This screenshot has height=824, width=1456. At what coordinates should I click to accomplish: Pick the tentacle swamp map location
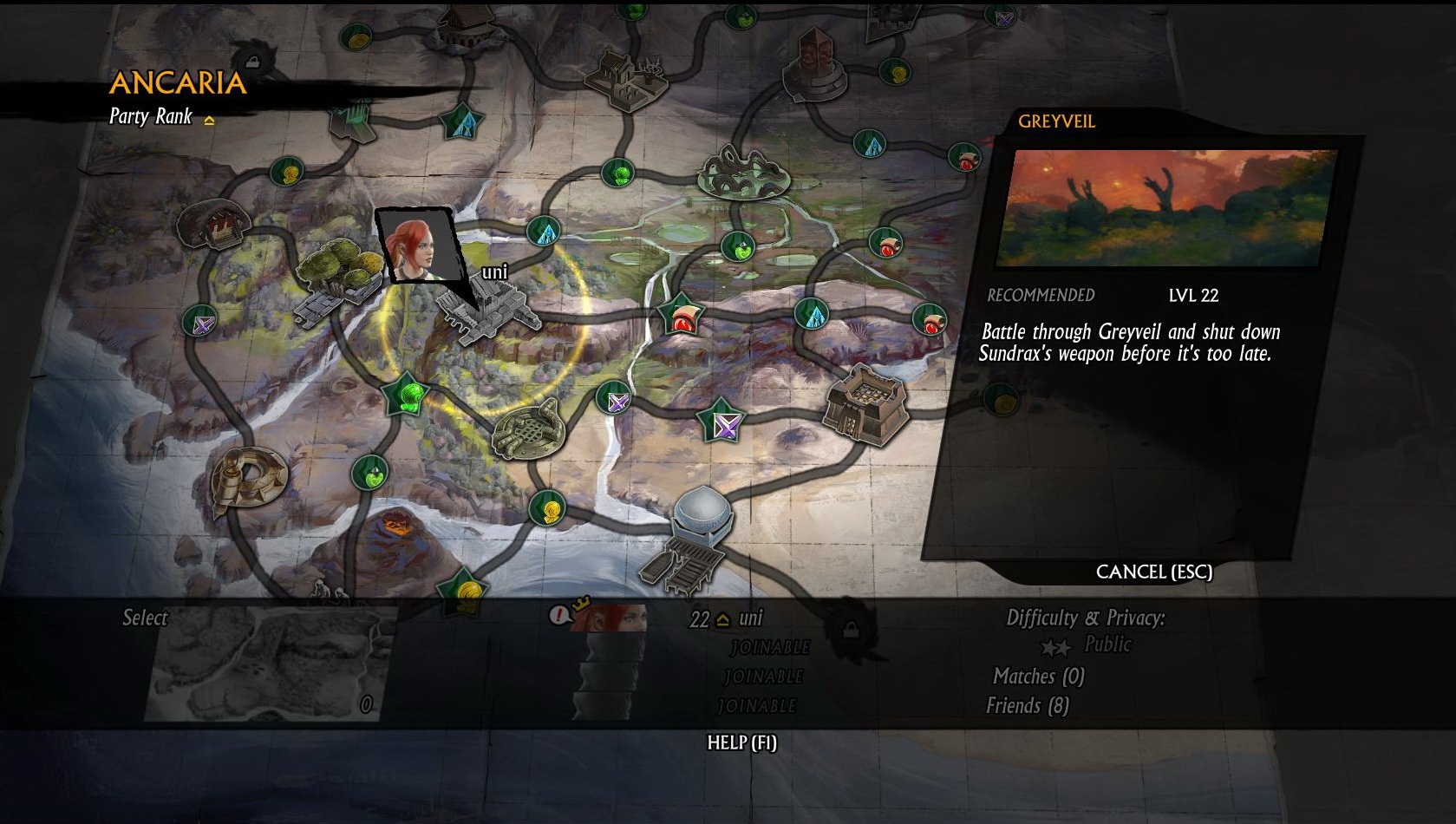(x=744, y=171)
